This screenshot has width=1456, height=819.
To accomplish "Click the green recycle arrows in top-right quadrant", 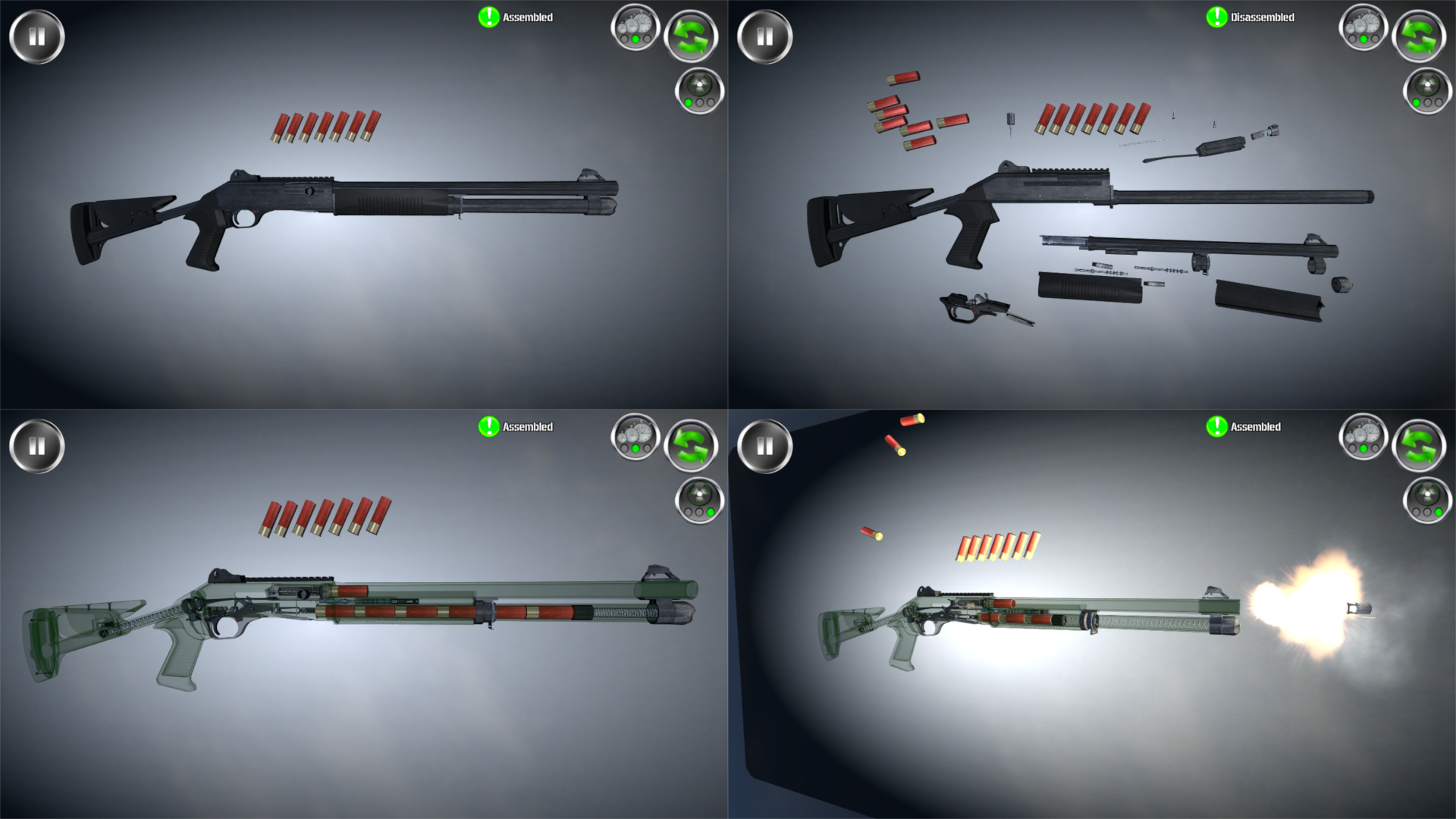I will [1420, 34].
